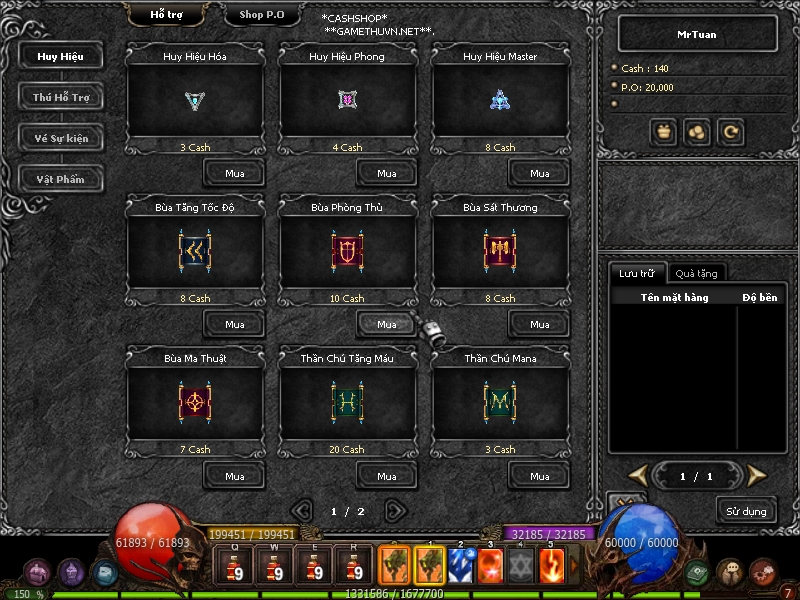Buy Huy Hiệu Master with its Mua button

tap(539, 173)
